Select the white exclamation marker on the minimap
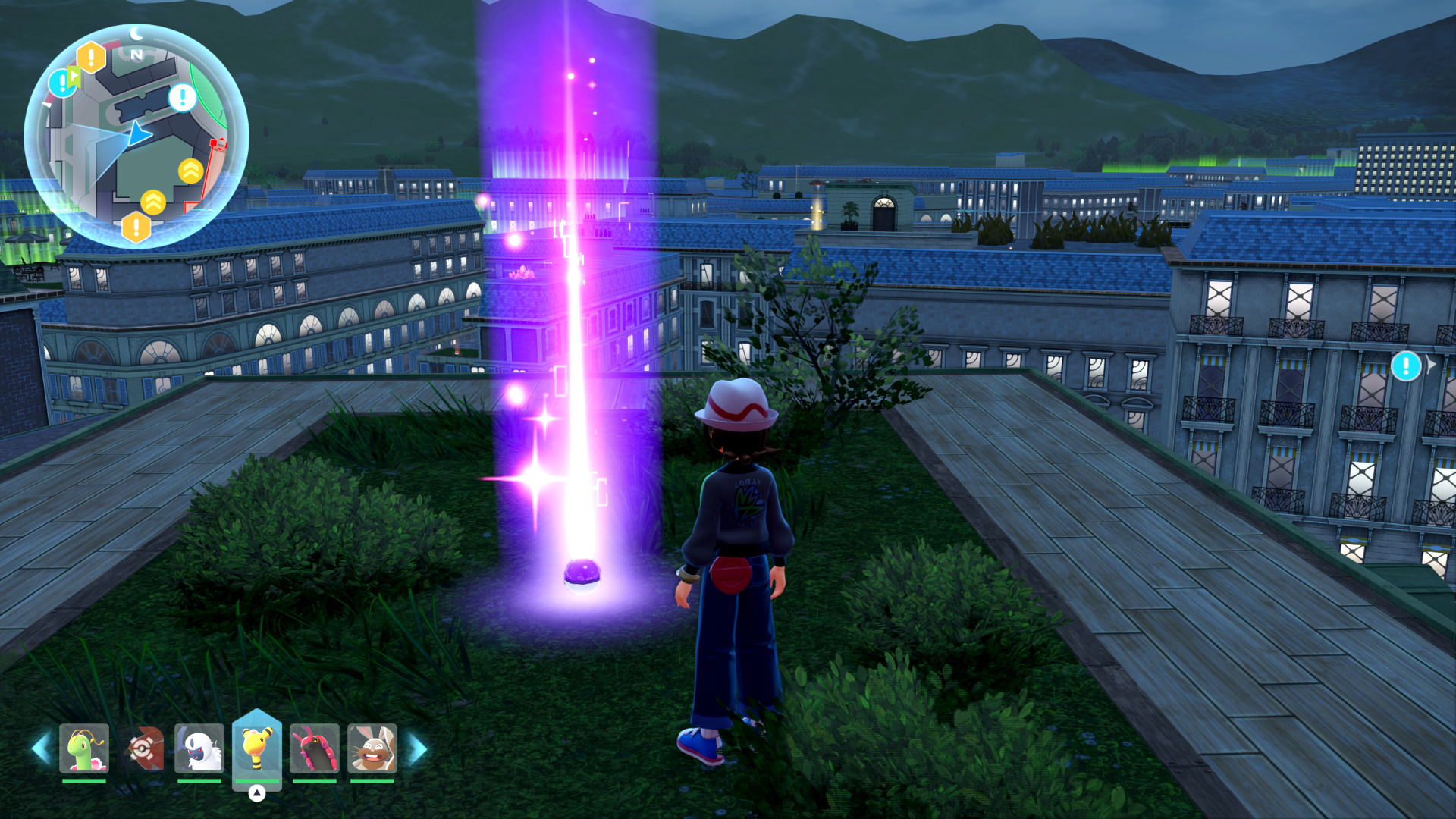The width and height of the screenshot is (1456, 819). click(182, 97)
